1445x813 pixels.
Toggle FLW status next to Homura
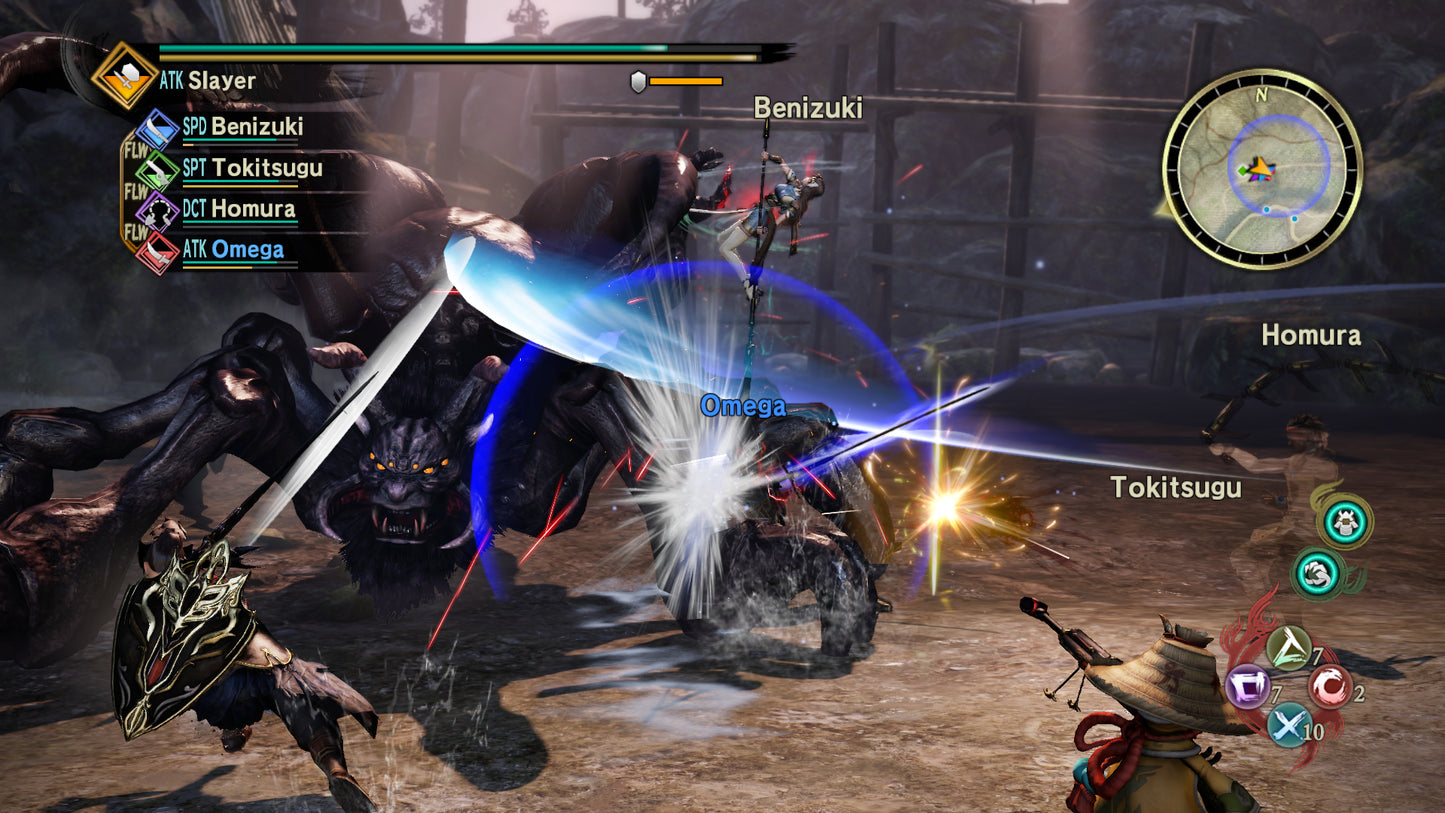136,231
